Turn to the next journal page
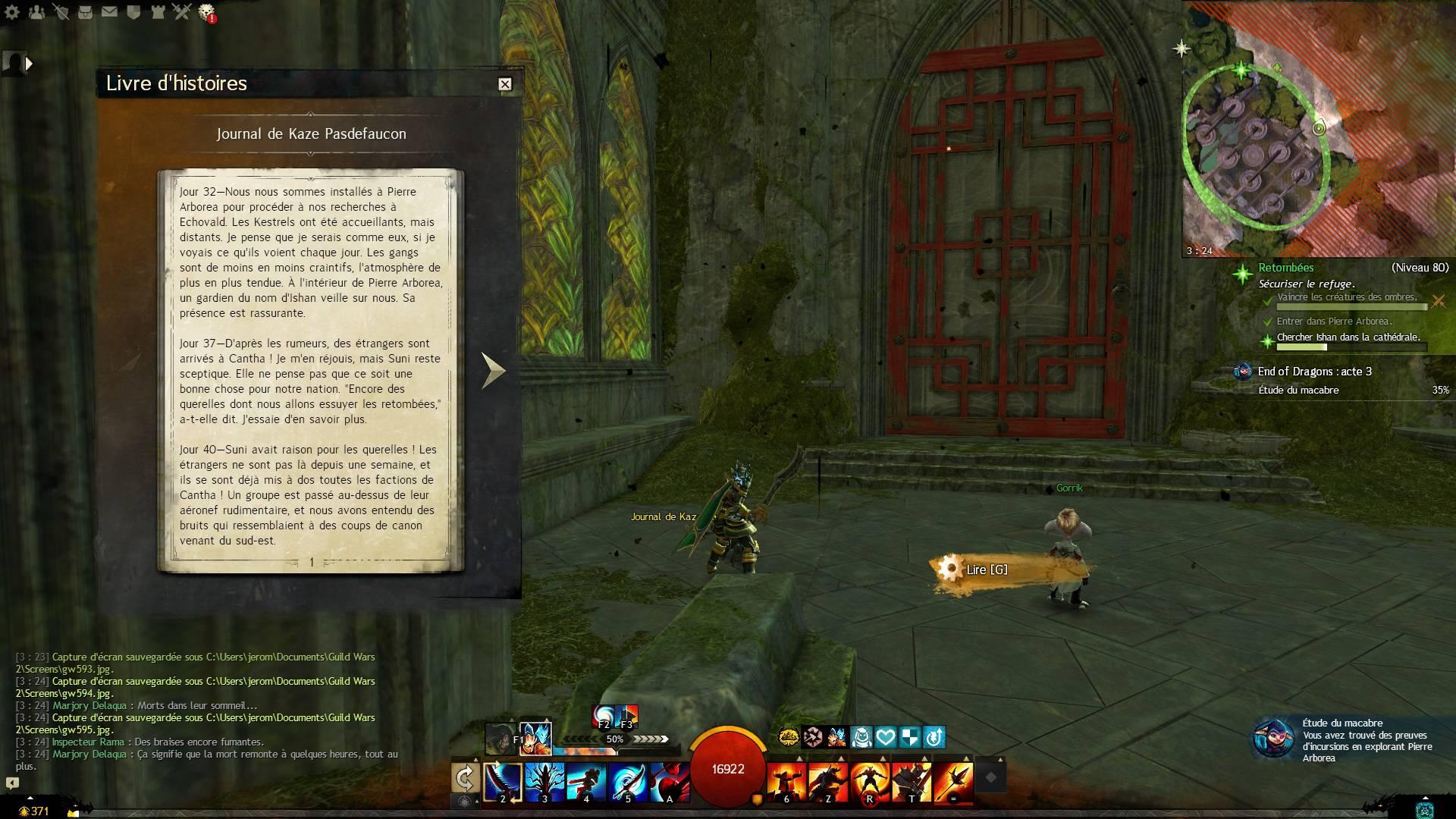1456x819 pixels. coord(493,370)
